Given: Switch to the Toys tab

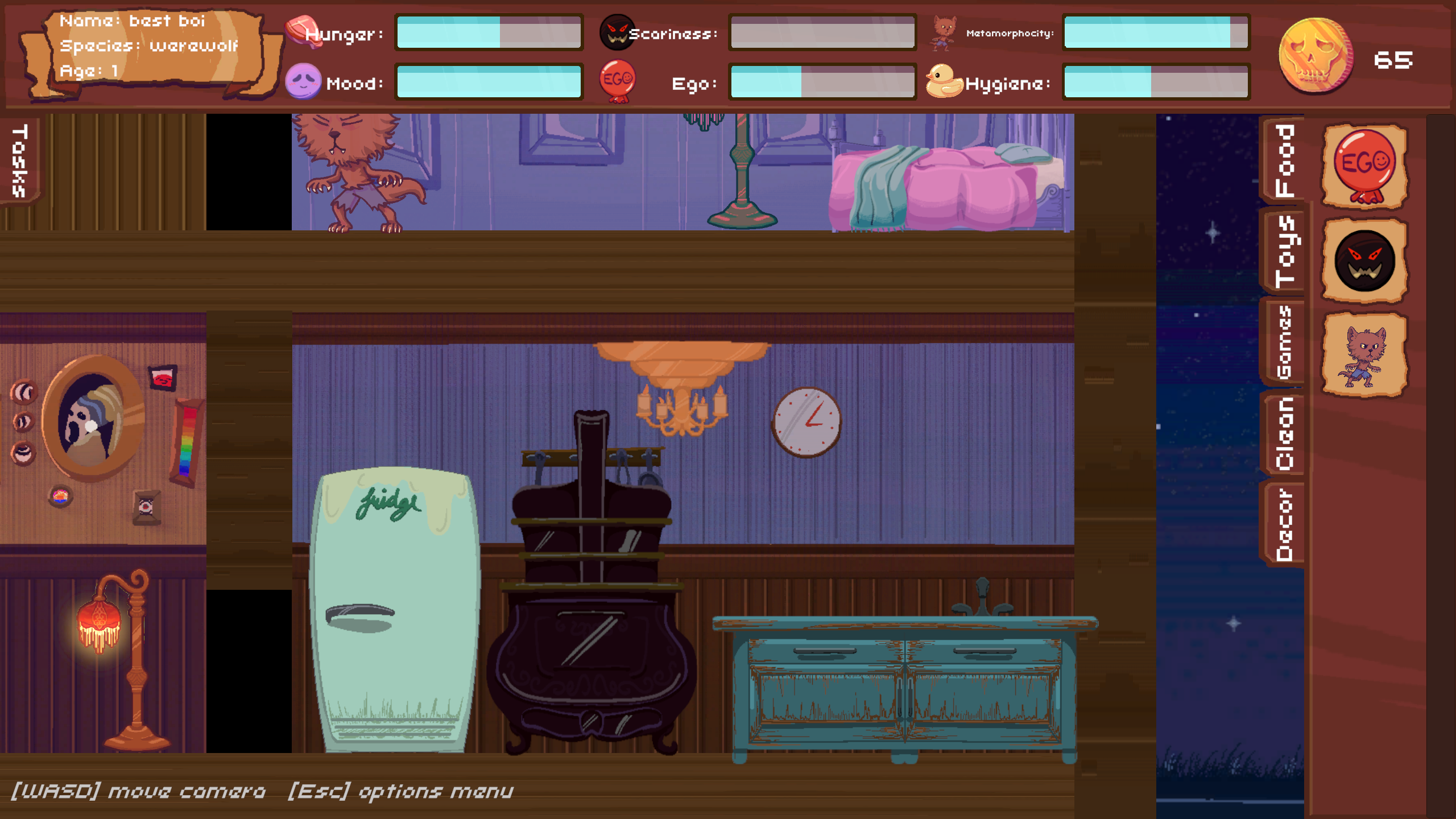Looking at the screenshot, I should click(1285, 251).
